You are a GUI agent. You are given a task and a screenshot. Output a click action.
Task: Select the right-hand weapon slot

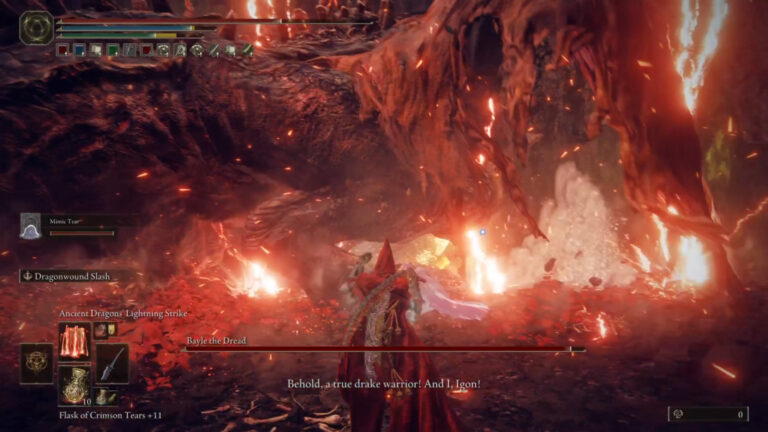(112, 363)
